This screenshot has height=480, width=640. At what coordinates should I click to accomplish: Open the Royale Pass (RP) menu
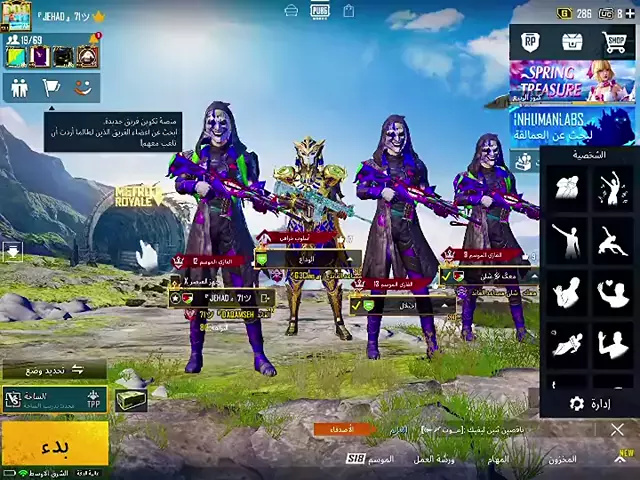(531, 42)
